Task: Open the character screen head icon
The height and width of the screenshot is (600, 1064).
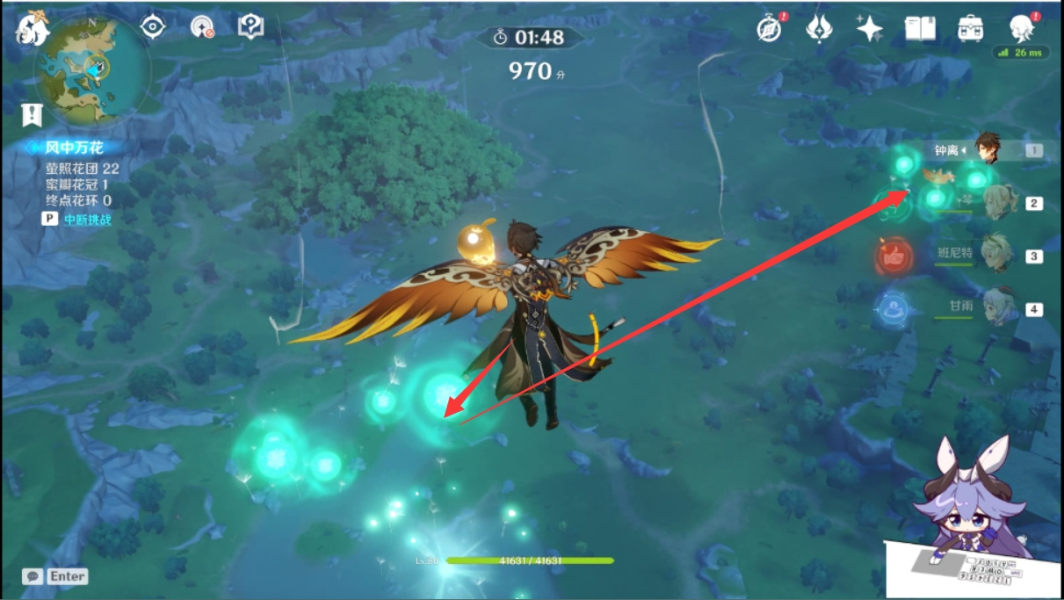Action: (1020, 27)
